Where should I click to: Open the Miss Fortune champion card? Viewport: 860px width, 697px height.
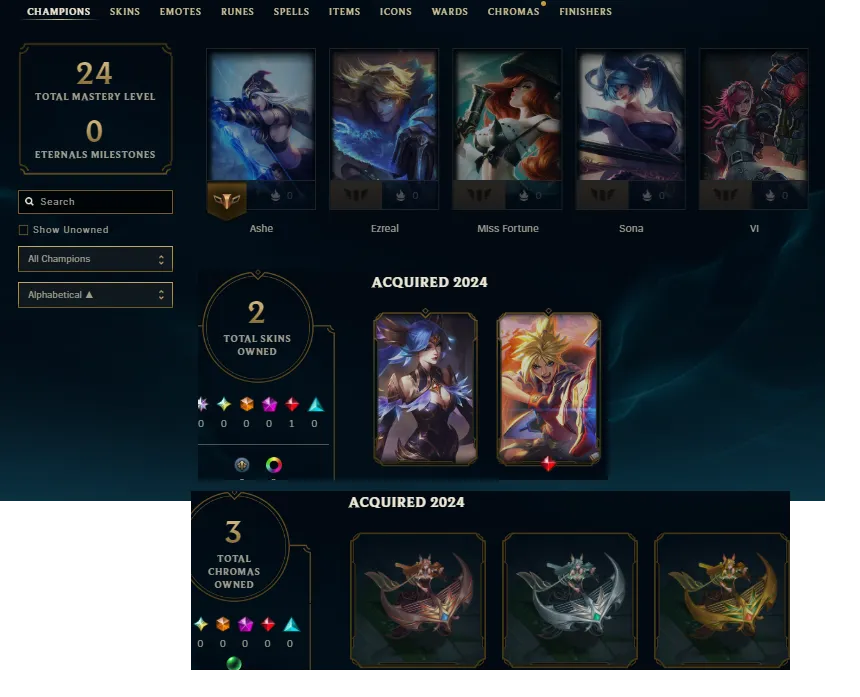507,128
